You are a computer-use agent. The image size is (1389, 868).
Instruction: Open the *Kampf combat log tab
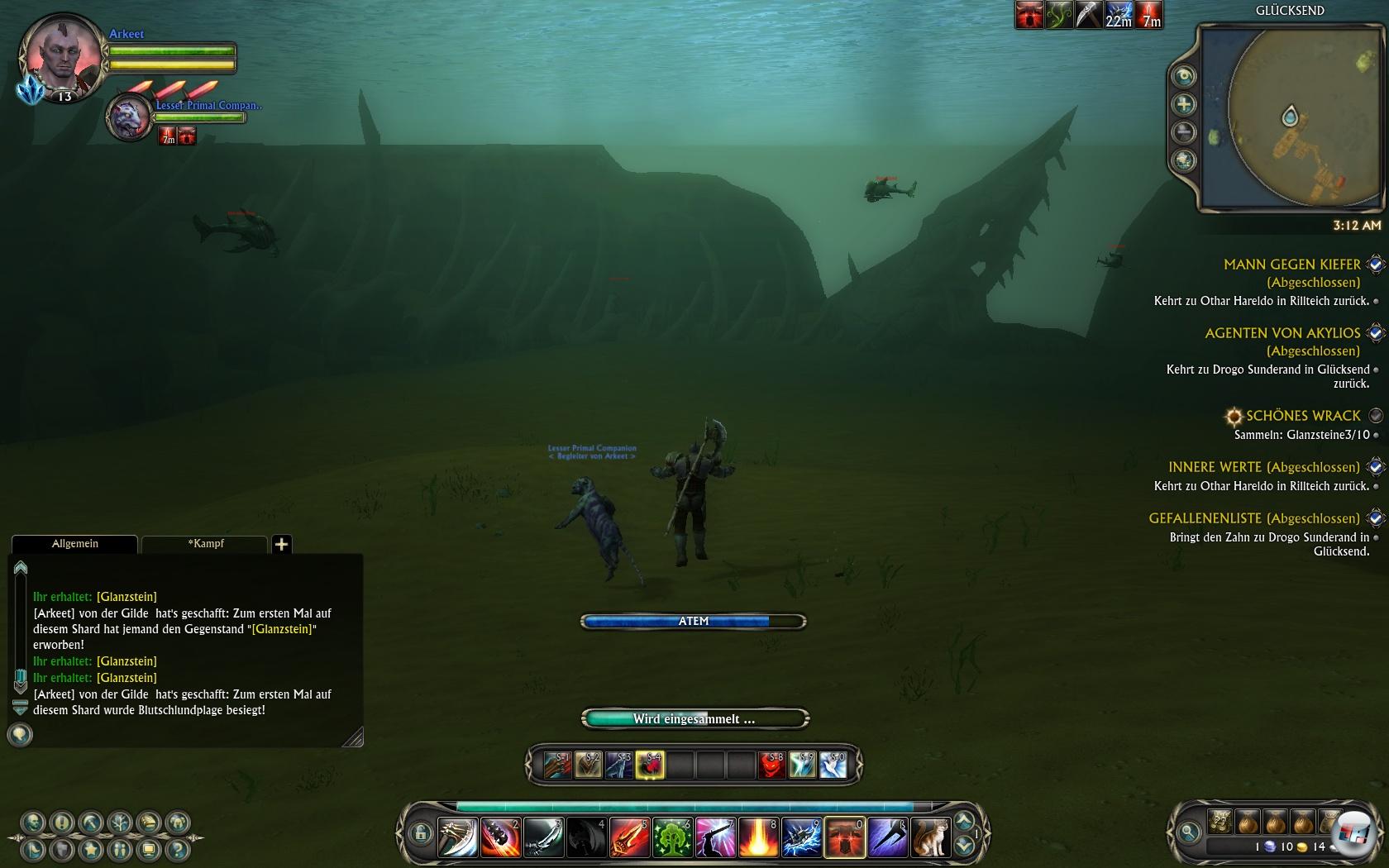(x=206, y=544)
